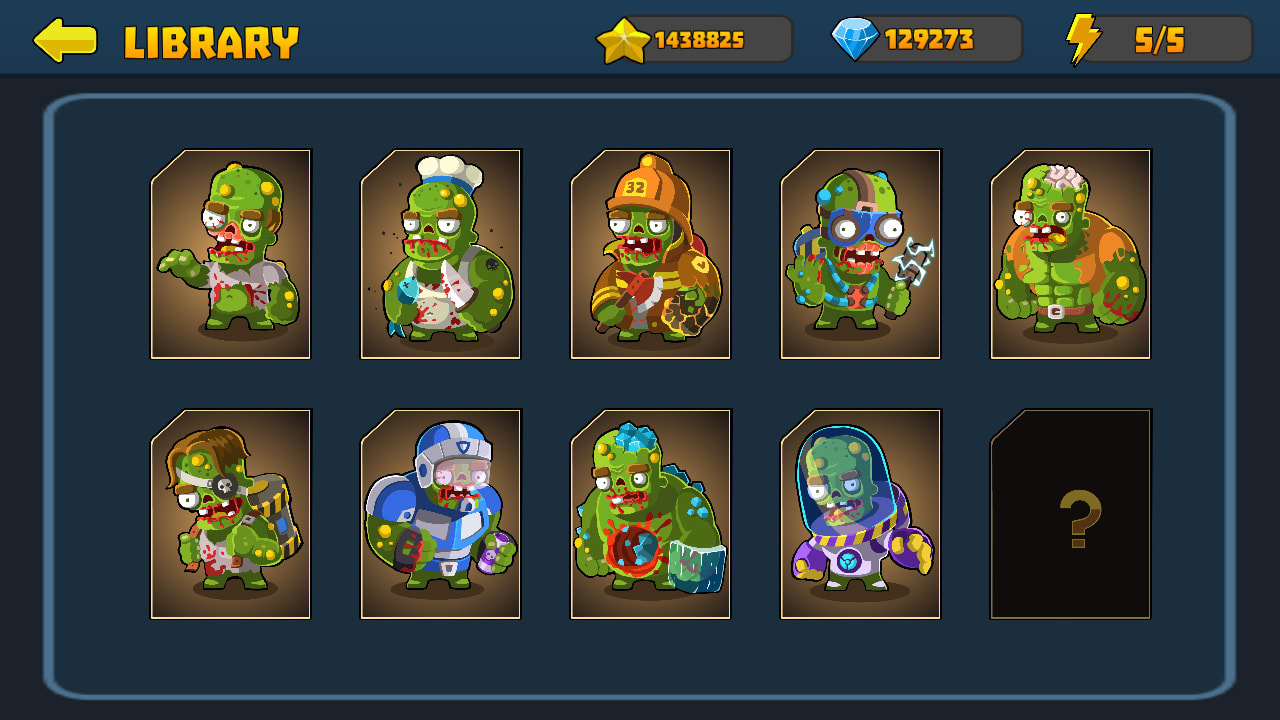Open the skull eyepatch zombie card
This screenshot has width=1280, height=720.
click(x=231, y=514)
